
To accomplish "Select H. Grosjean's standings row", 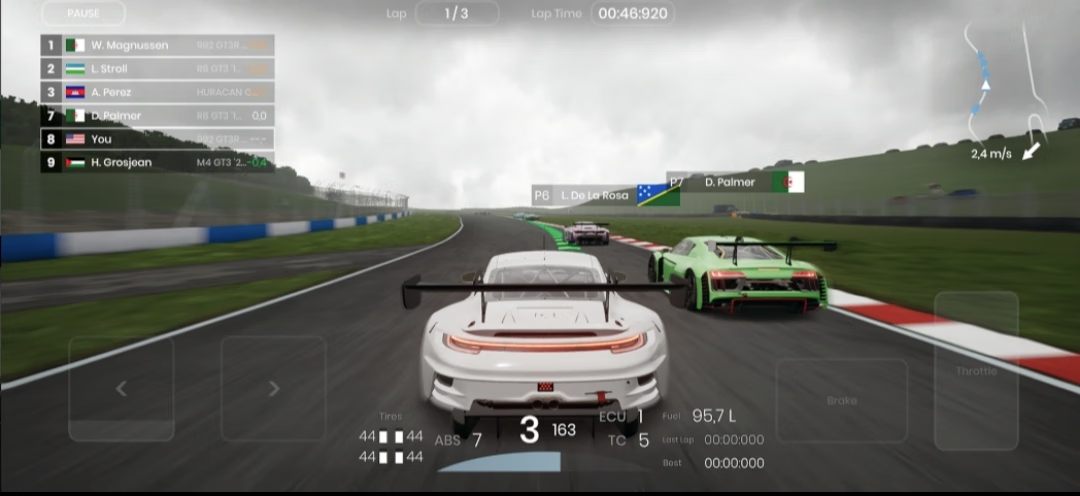I will tap(157, 162).
